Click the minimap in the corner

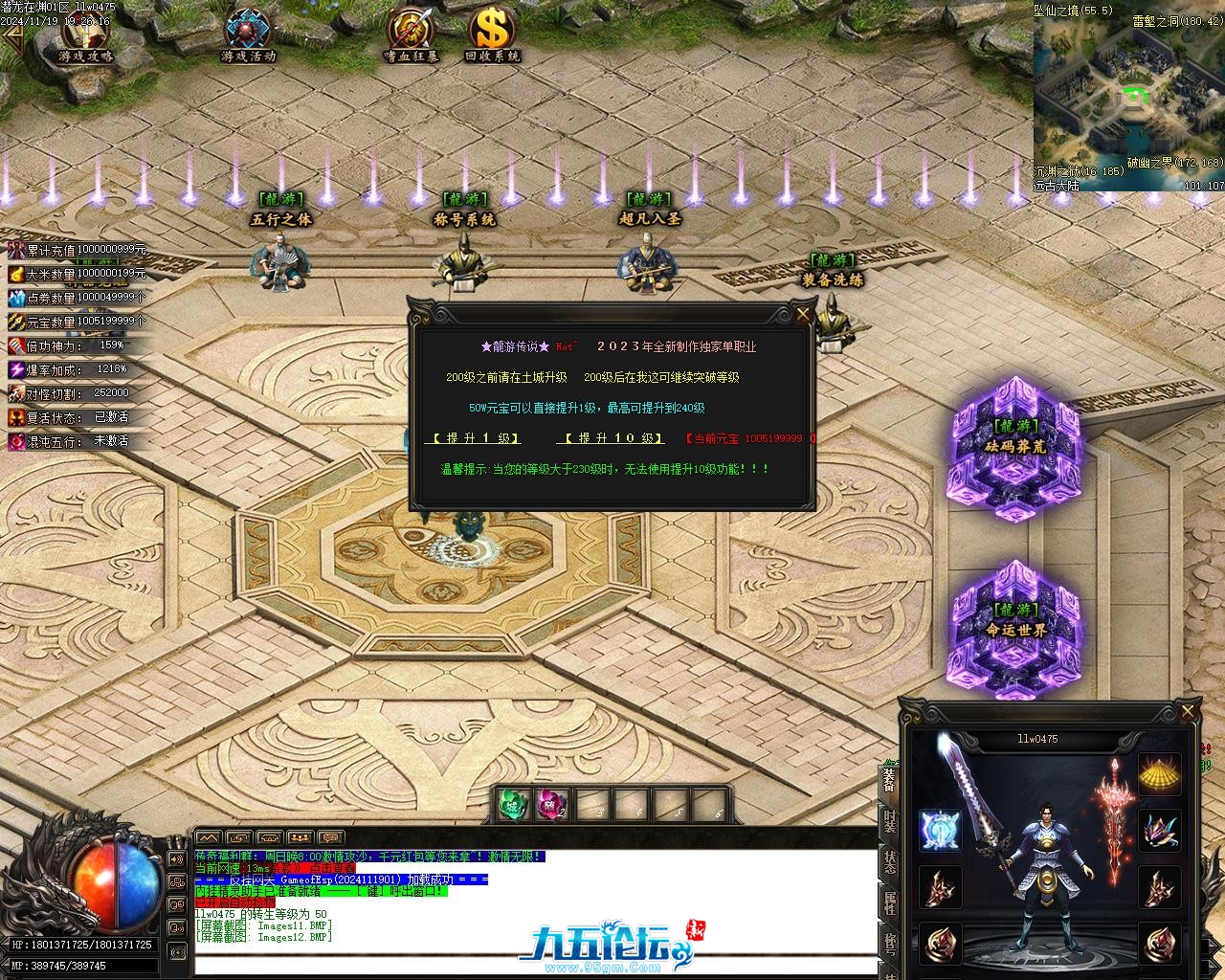coord(1128,96)
